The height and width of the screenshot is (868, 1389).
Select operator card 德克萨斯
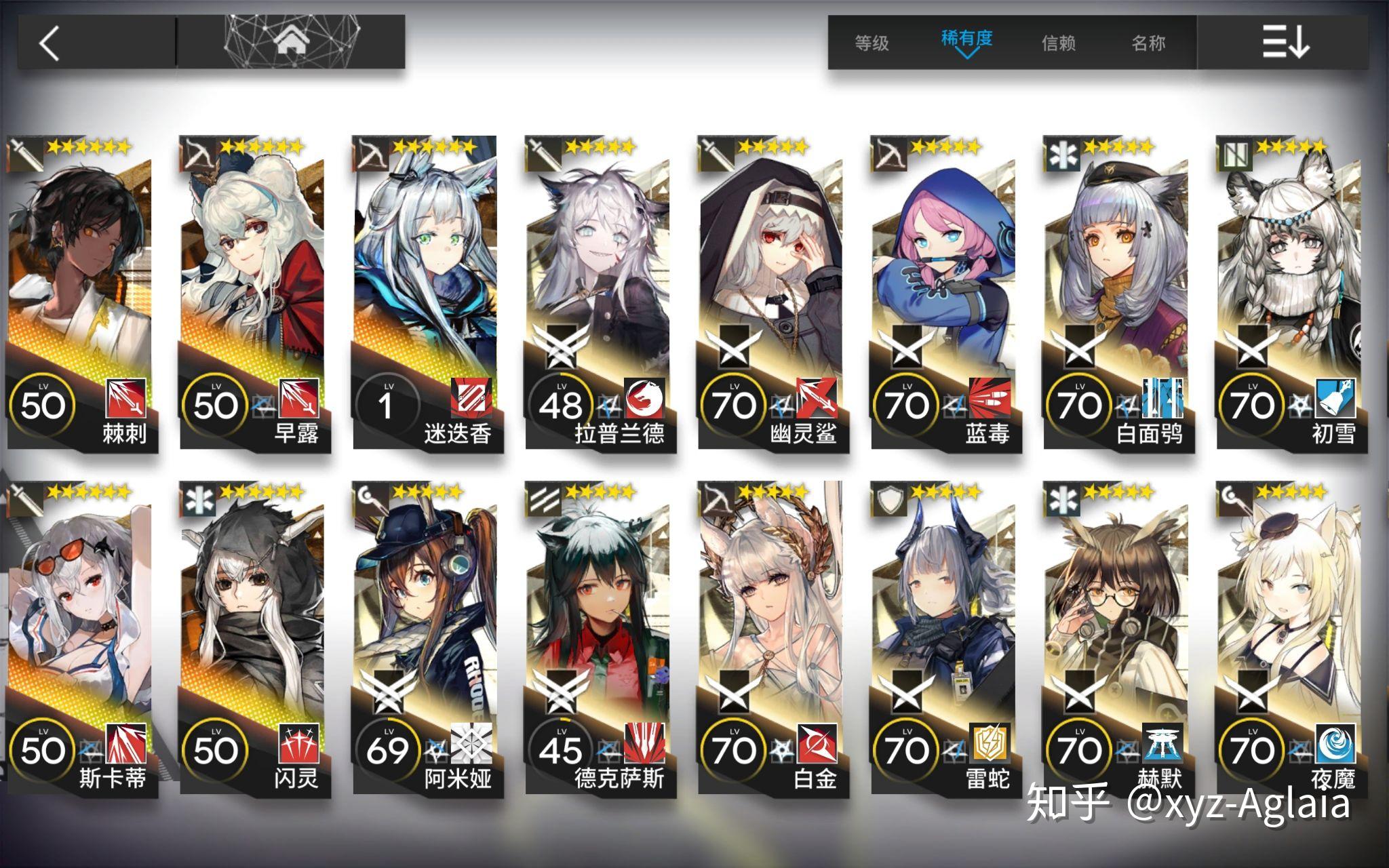(599, 637)
